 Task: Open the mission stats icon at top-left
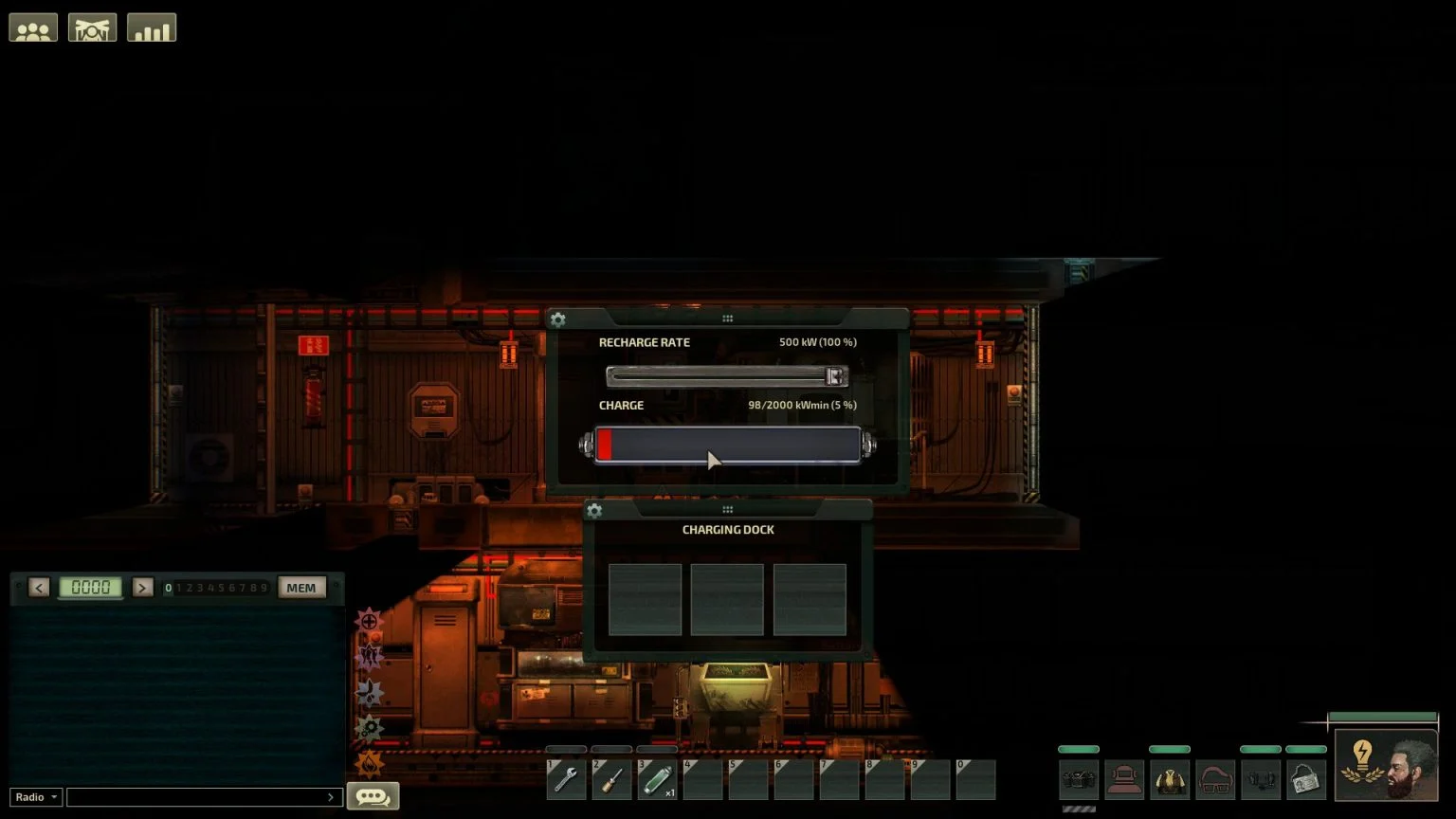click(151, 27)
